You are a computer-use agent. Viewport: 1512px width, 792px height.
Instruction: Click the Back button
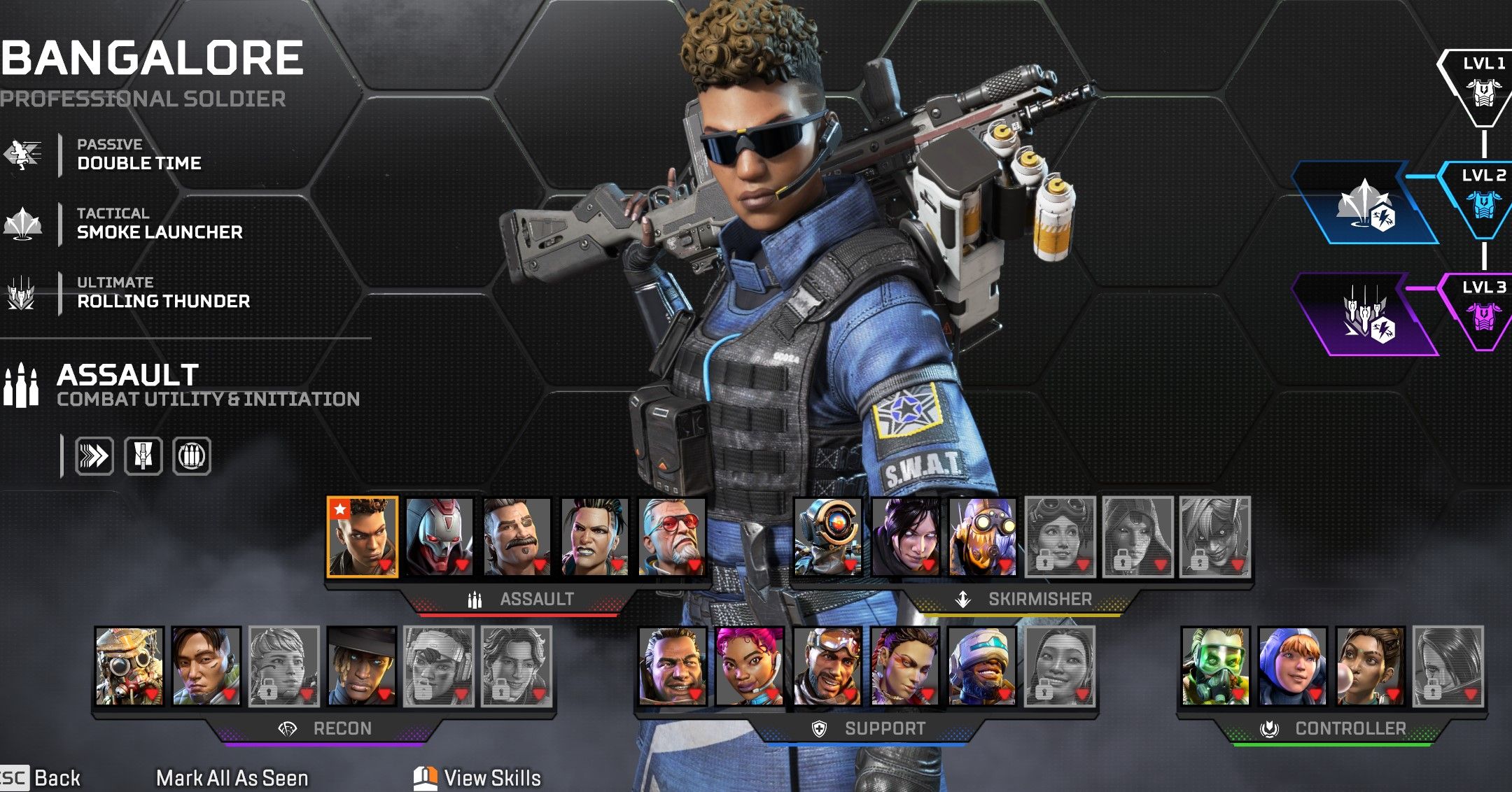click(x=42, y=778)
